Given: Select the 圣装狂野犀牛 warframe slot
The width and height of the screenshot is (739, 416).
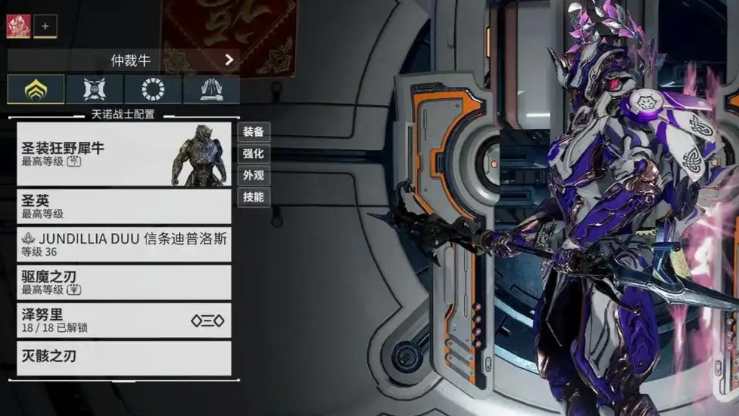Looking at the screenshot, I should pyautogui.click(x=124, y=154).
